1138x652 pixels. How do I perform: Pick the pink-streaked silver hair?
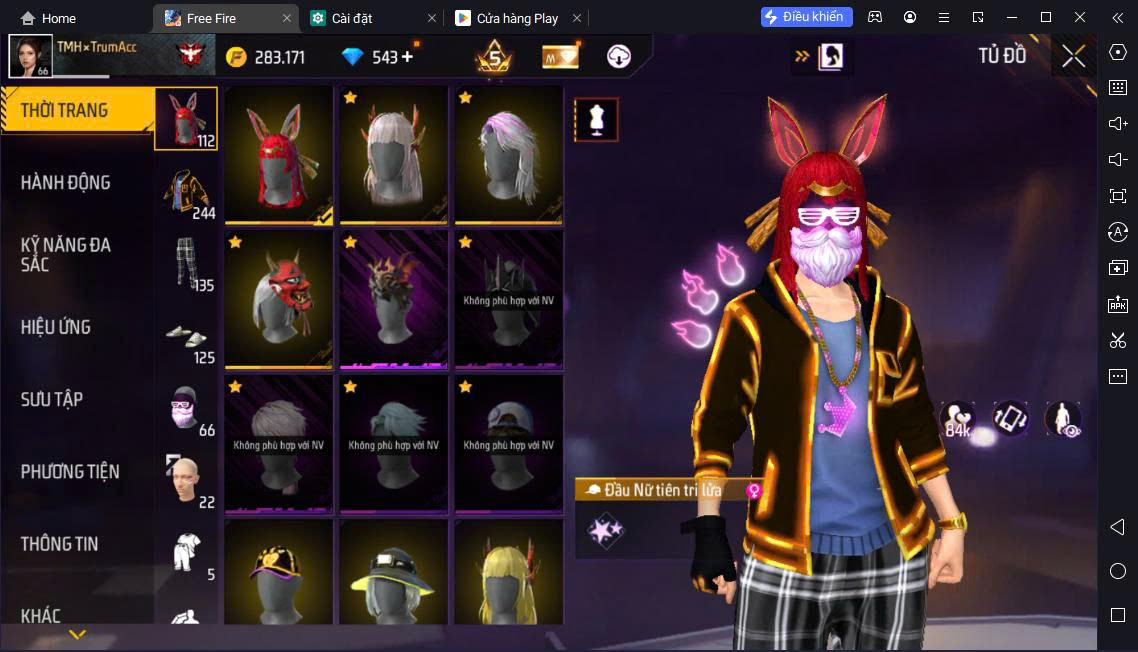pyautogui.click(x=509, y=154)
